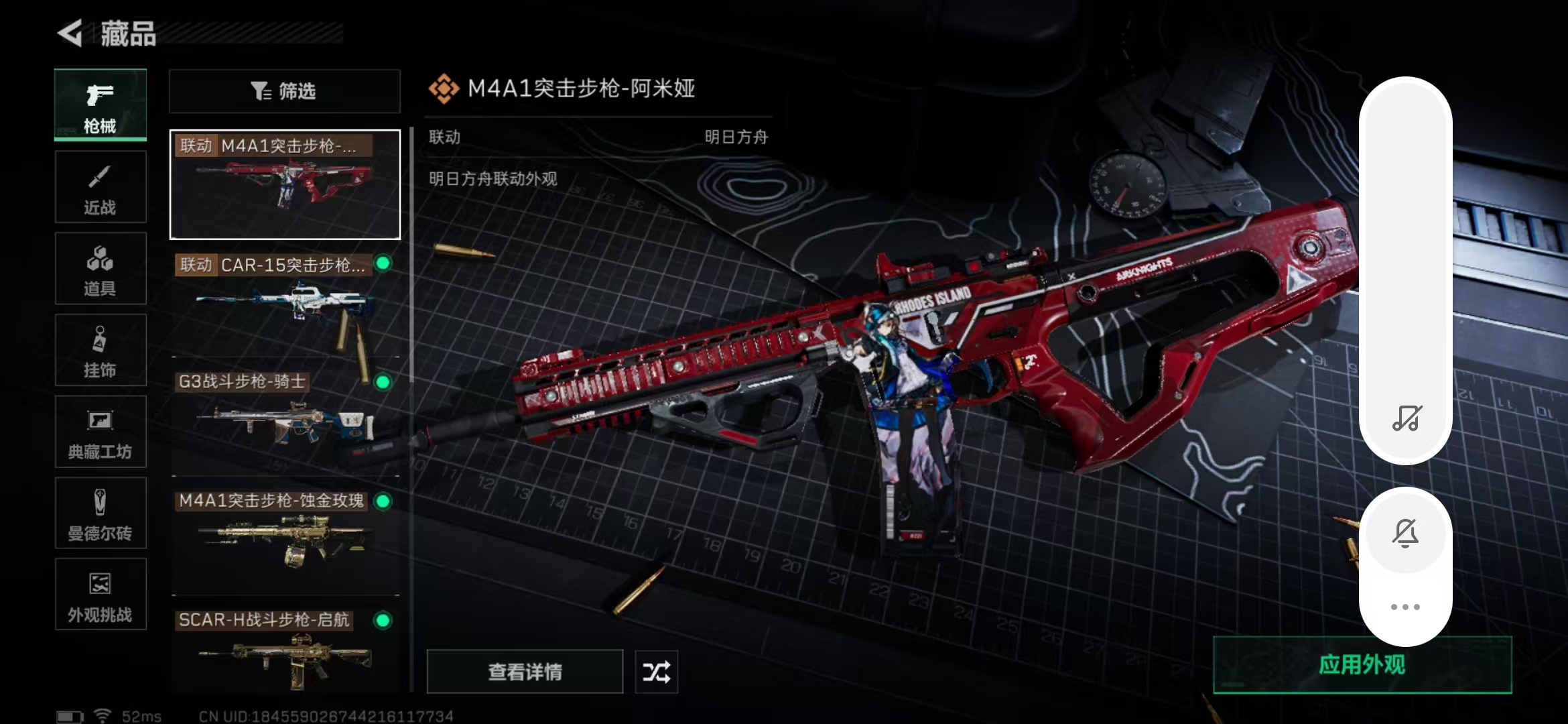Viewport: 1568px width, 724px height.
Task: Open the 筛选 filter options
Action: [x=284, y=91]
